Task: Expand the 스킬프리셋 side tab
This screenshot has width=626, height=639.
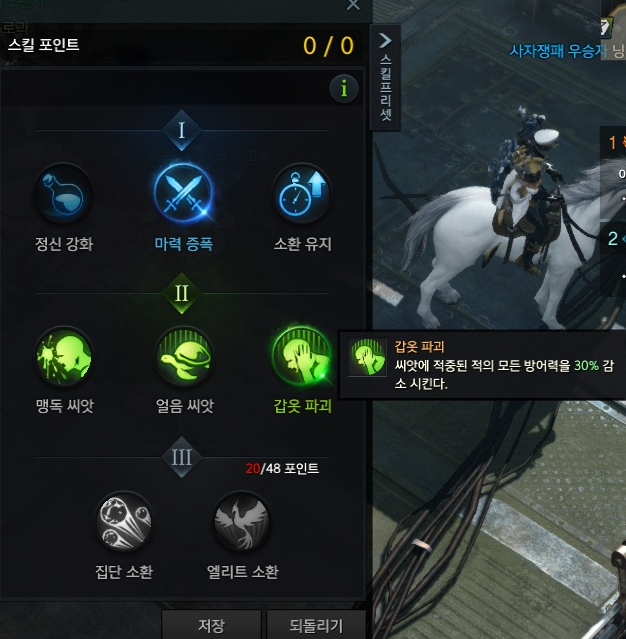Action: 386,77
